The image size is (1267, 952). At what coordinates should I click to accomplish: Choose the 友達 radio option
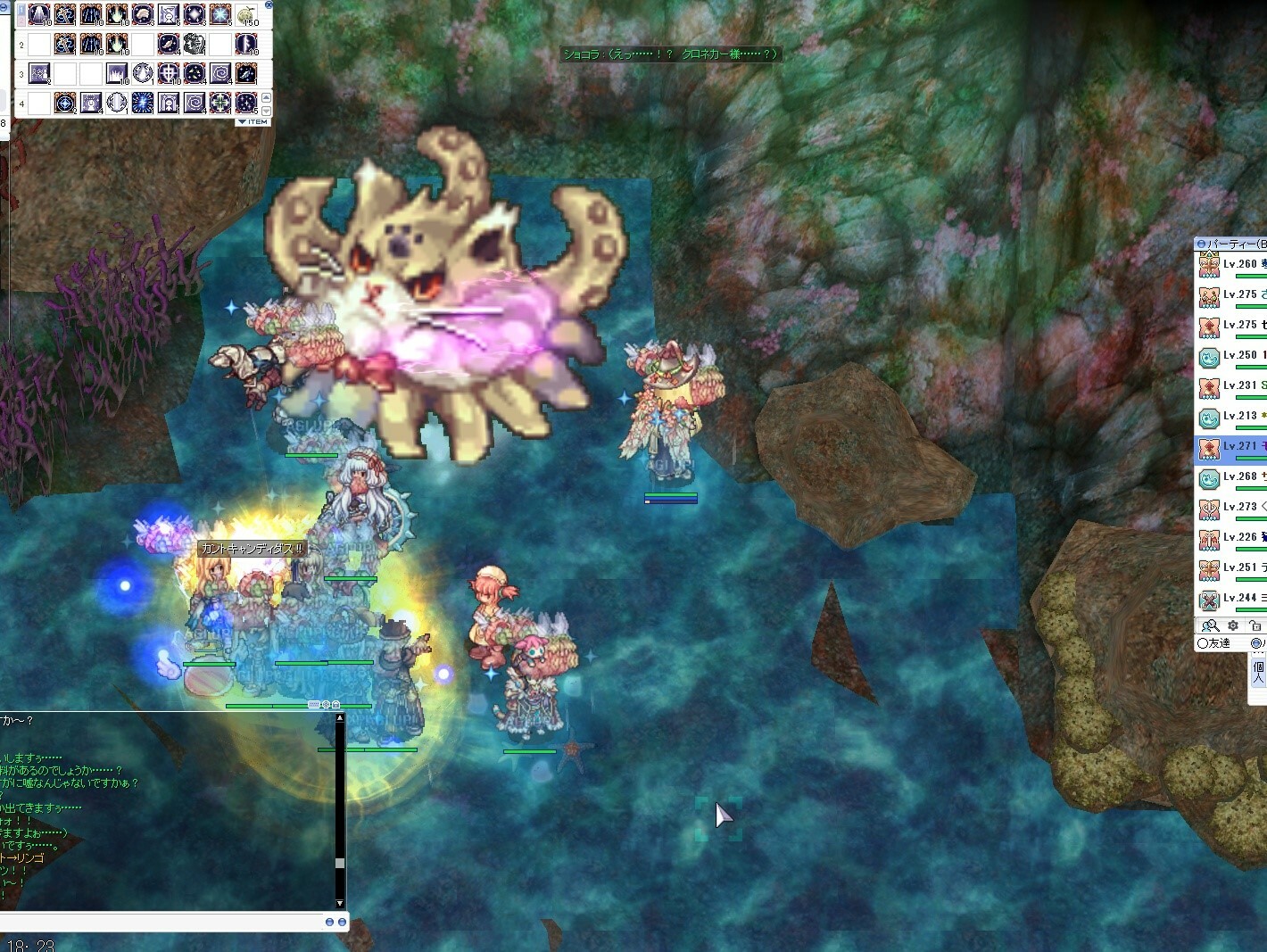tap(1203, 643)
